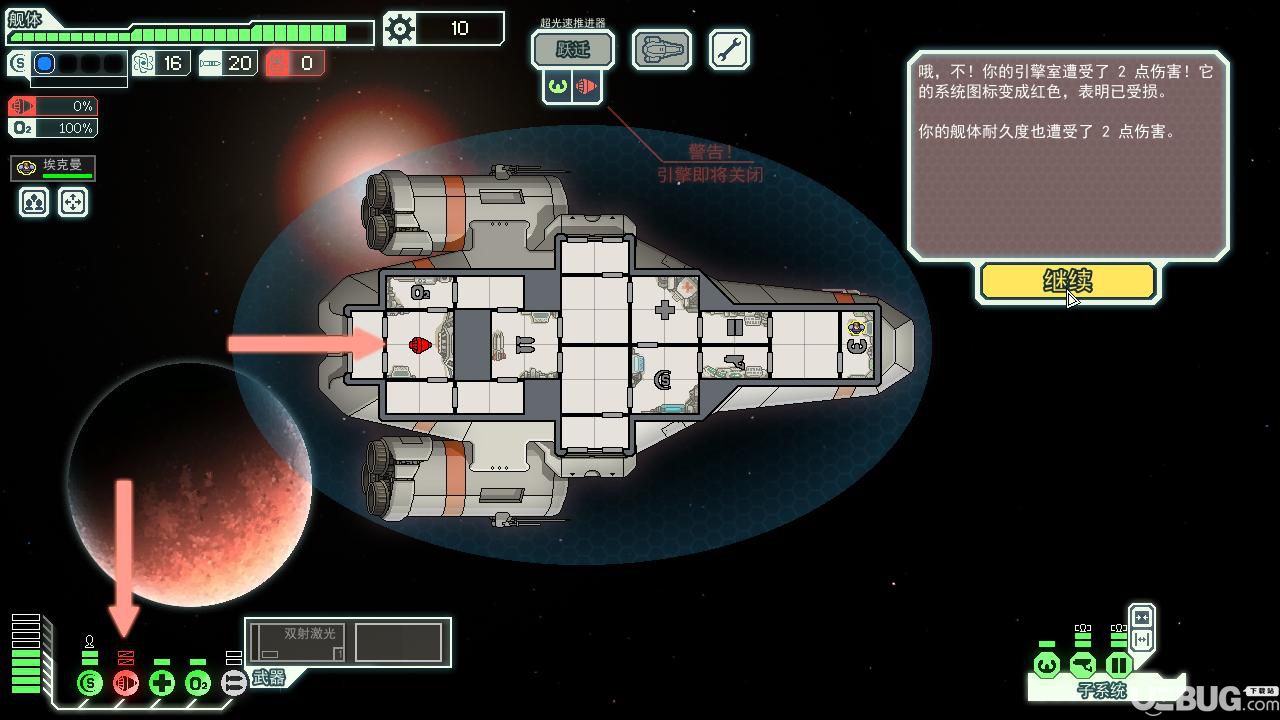Image resolution: width=1280 pixels, height=720 pixels.
Task: Select the medbay cross system icon
Action: point(162,683)
